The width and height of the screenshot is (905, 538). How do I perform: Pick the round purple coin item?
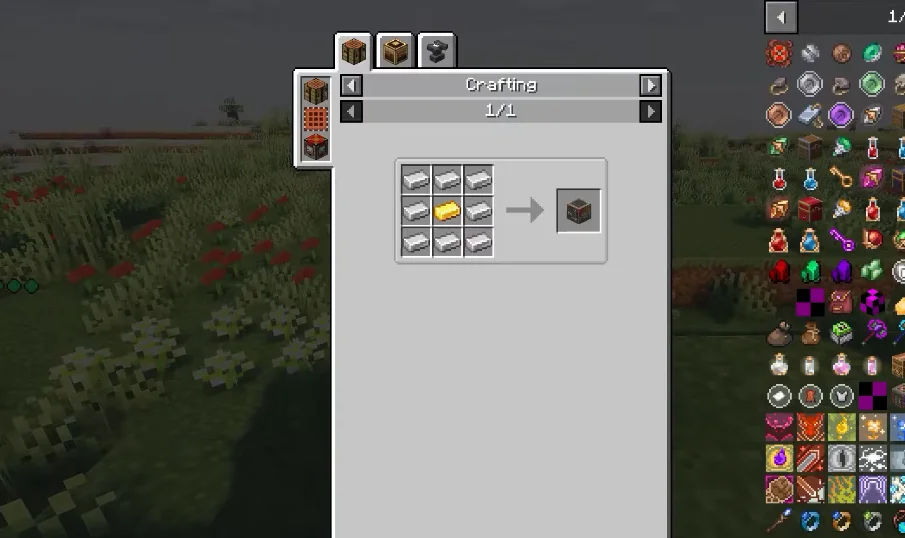click(840, 116)
